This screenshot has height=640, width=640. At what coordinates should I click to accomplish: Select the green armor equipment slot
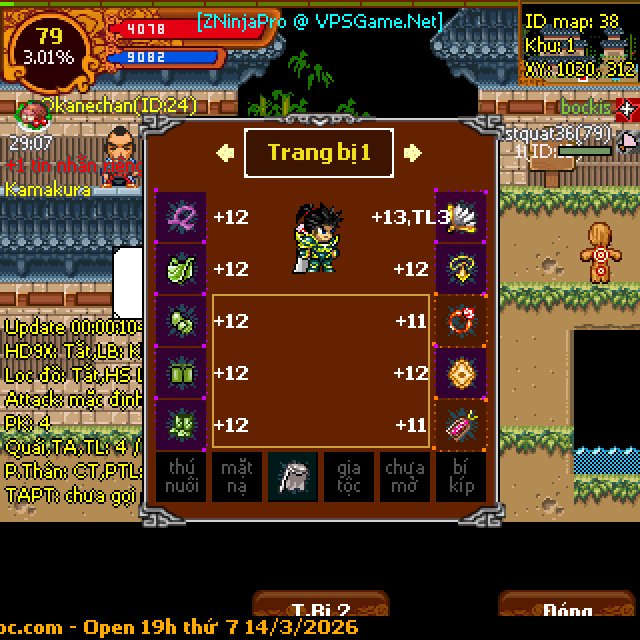pyautogui.click(x=181, y=269)
